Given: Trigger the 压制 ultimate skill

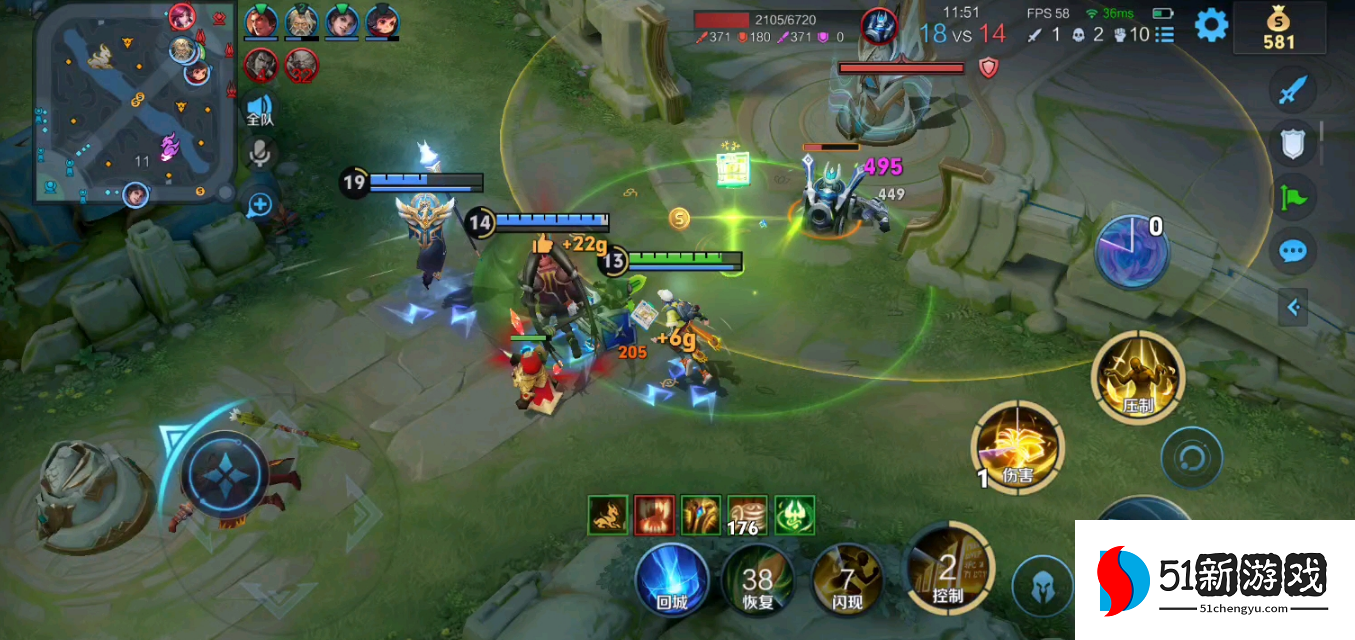Looking at the screenshot, I should coord(1138,378).
